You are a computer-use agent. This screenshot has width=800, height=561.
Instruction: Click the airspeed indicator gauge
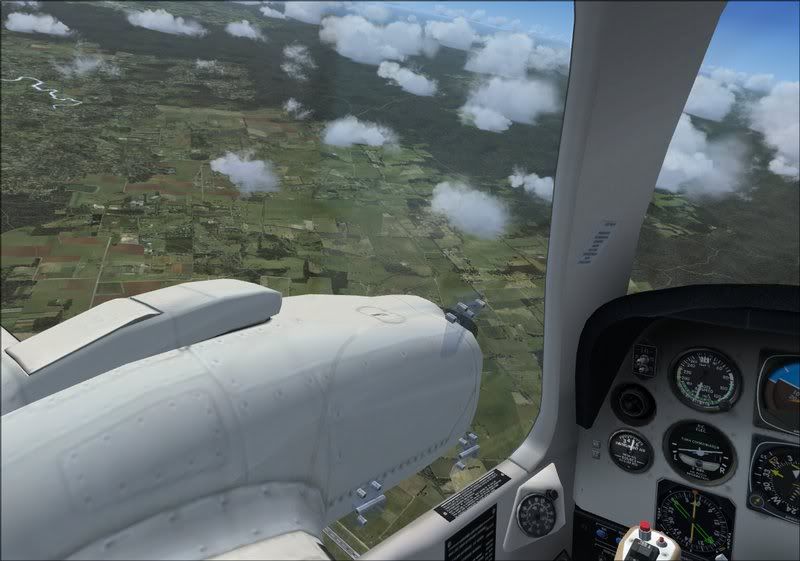tap(704, 379)
